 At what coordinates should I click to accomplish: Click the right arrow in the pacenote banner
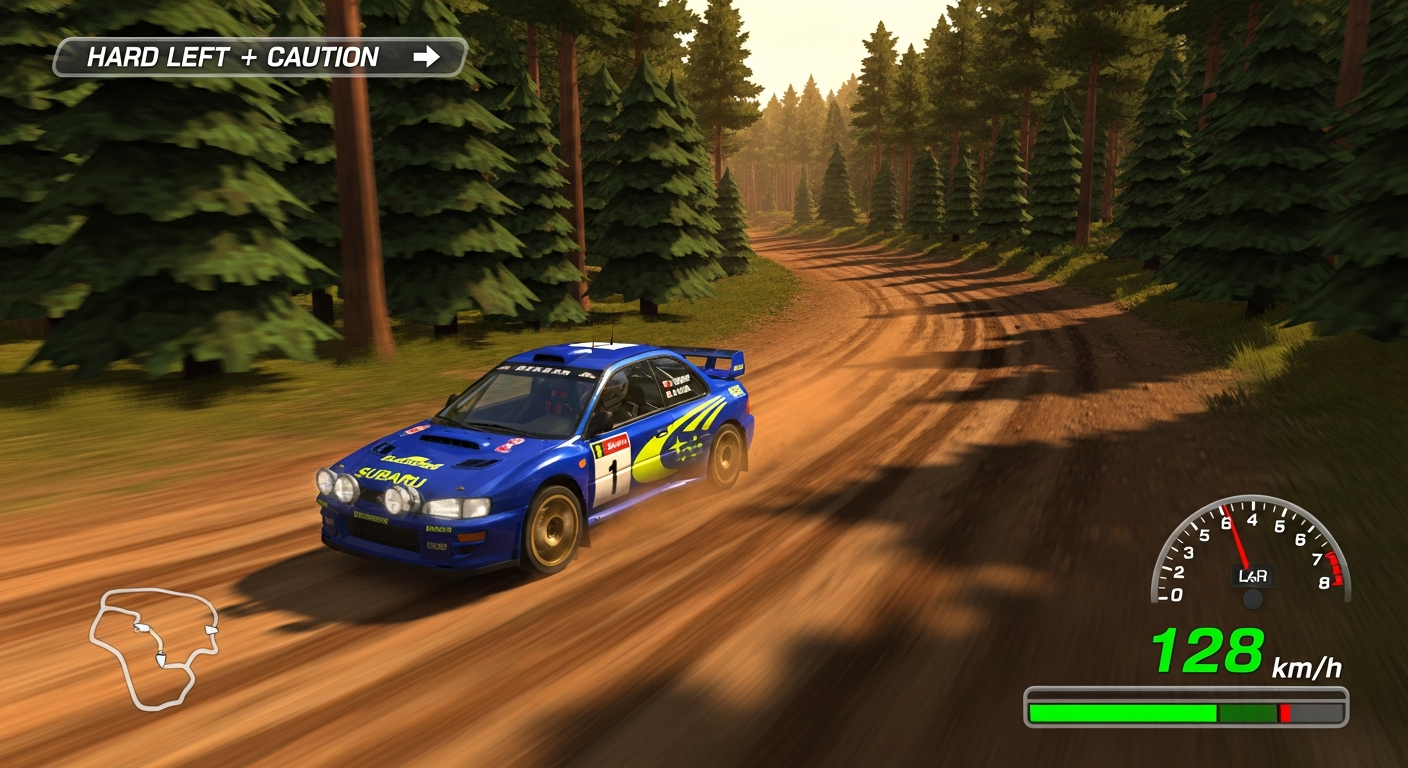pyautogui.click(x=429, y=57)
